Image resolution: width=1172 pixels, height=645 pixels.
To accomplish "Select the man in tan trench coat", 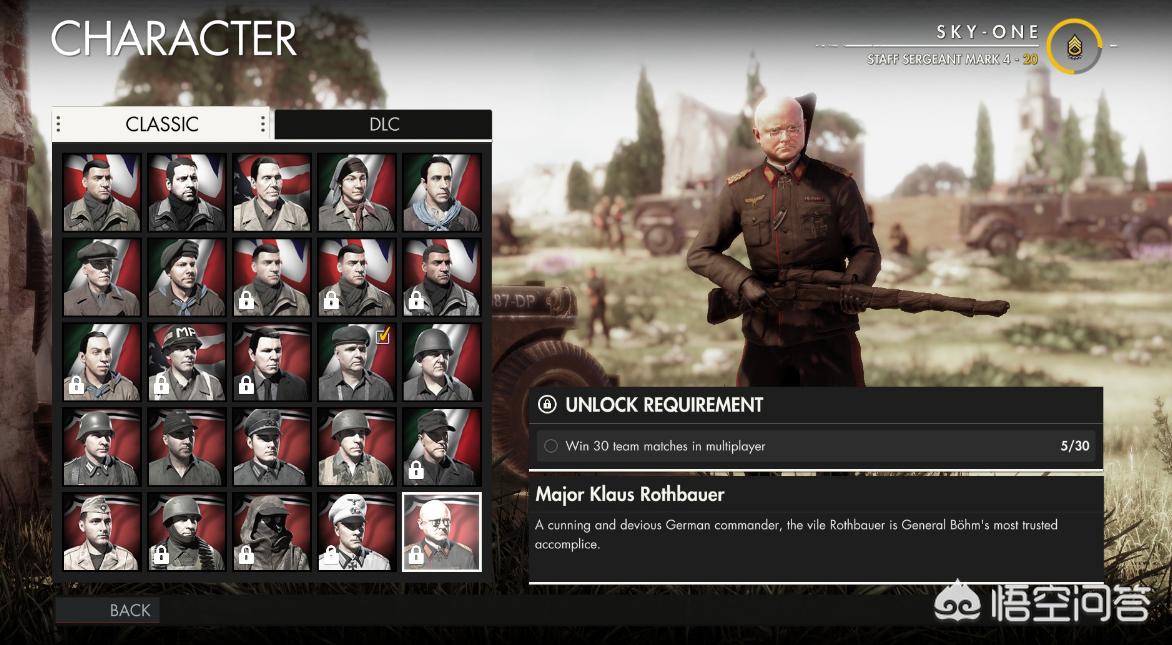I will pos(272,192).
